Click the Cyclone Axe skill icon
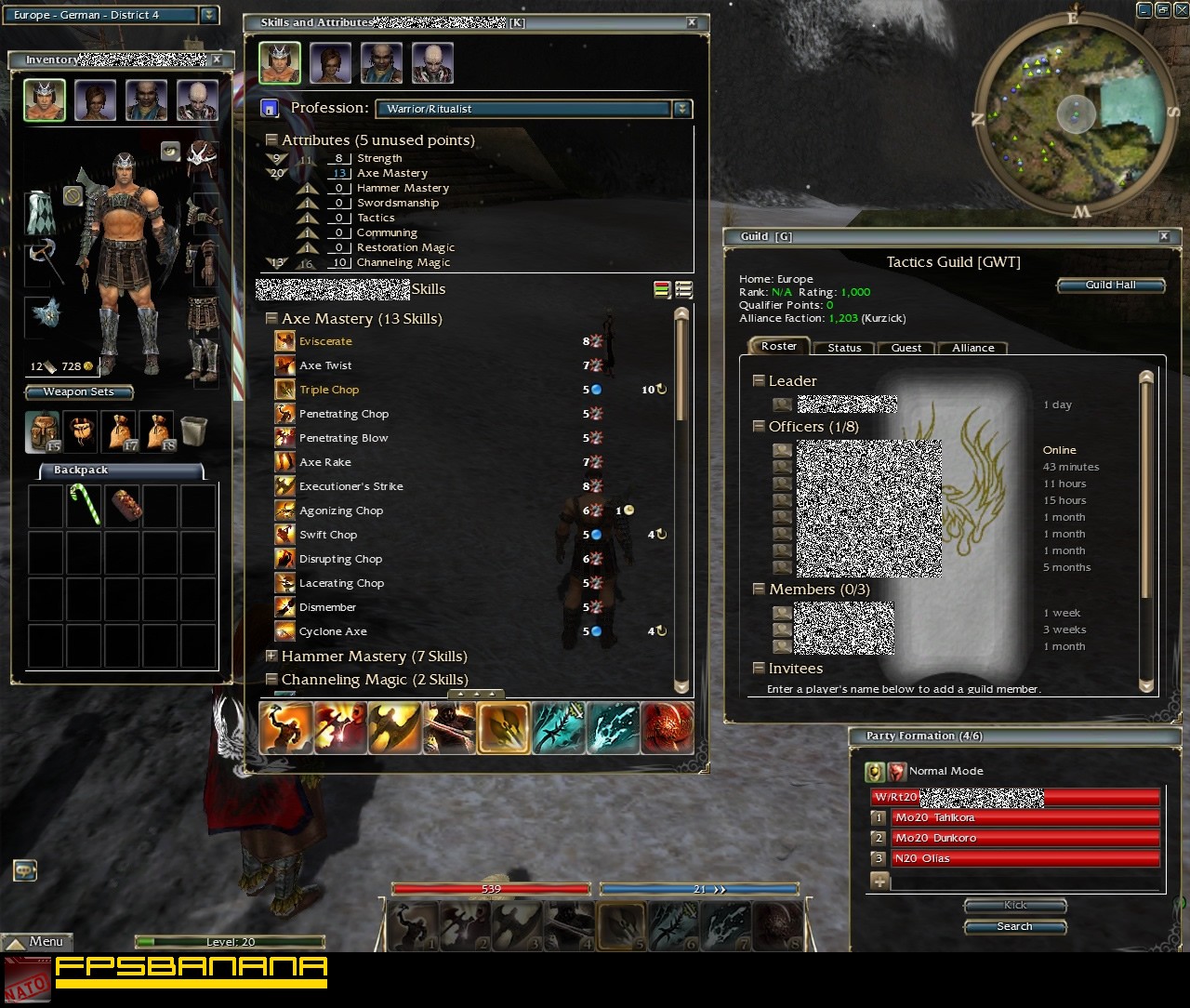This screenshot has width=1190, height=1008. click(x=284, y=631)
